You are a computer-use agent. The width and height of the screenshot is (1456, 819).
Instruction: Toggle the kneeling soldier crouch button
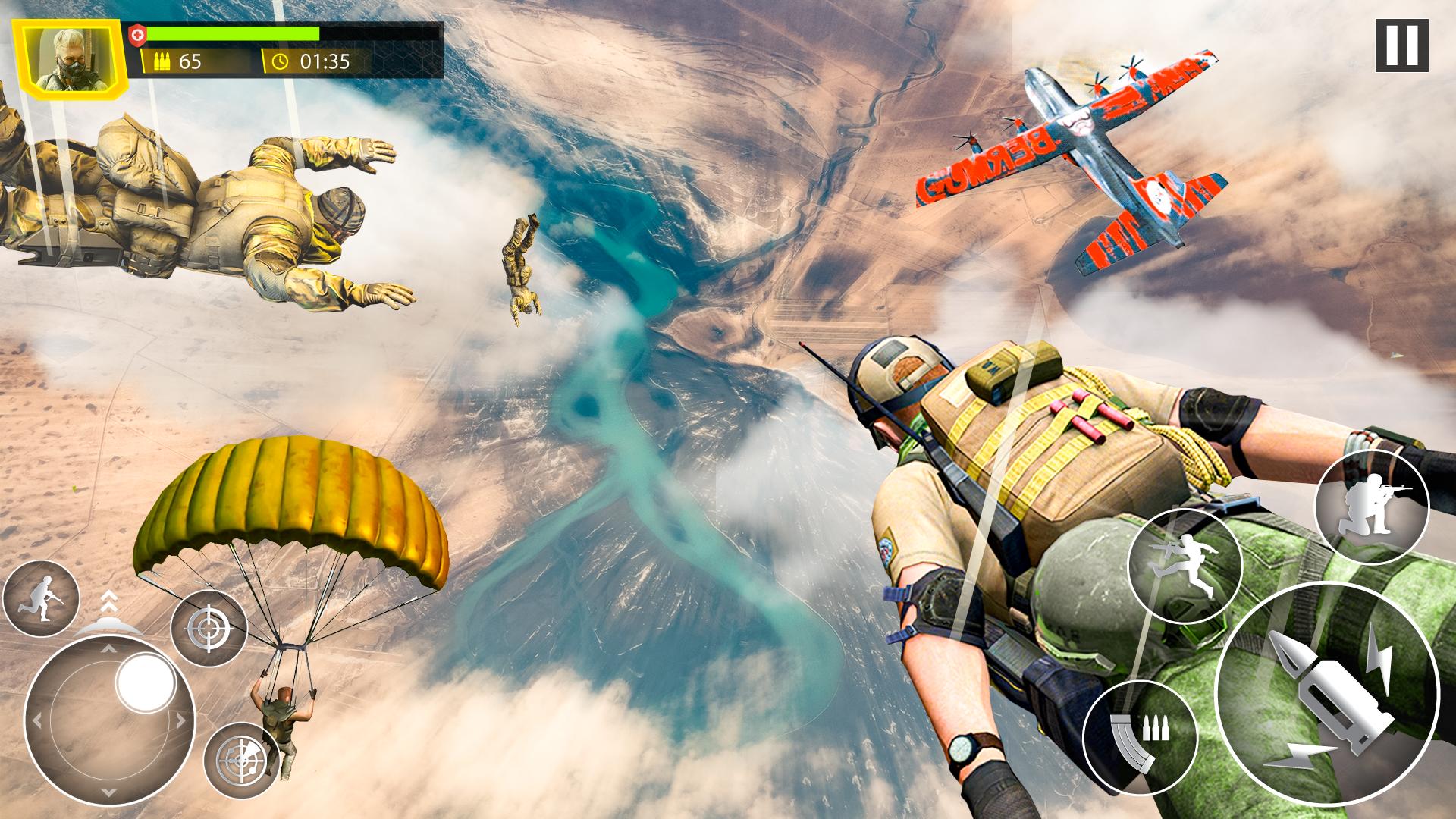1371,507
